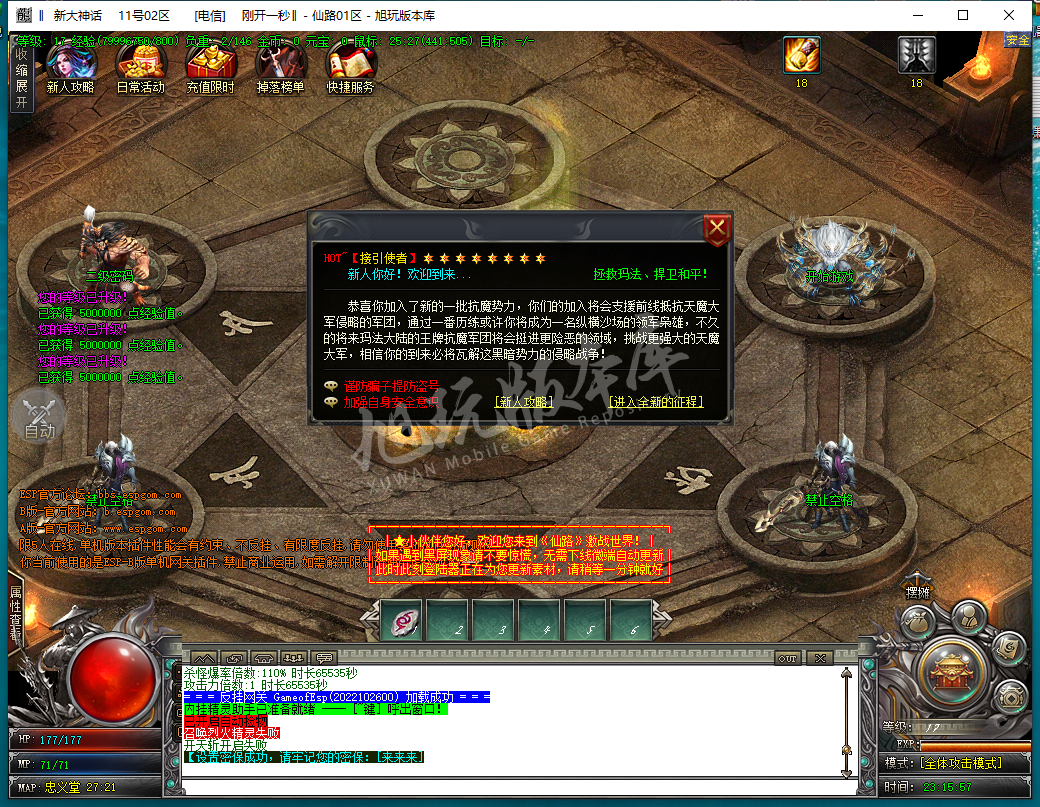Viewport: 1040px width, 807px height.
Task: Choose the 新人攻略 dialogue link
Action: click(523, 402)
